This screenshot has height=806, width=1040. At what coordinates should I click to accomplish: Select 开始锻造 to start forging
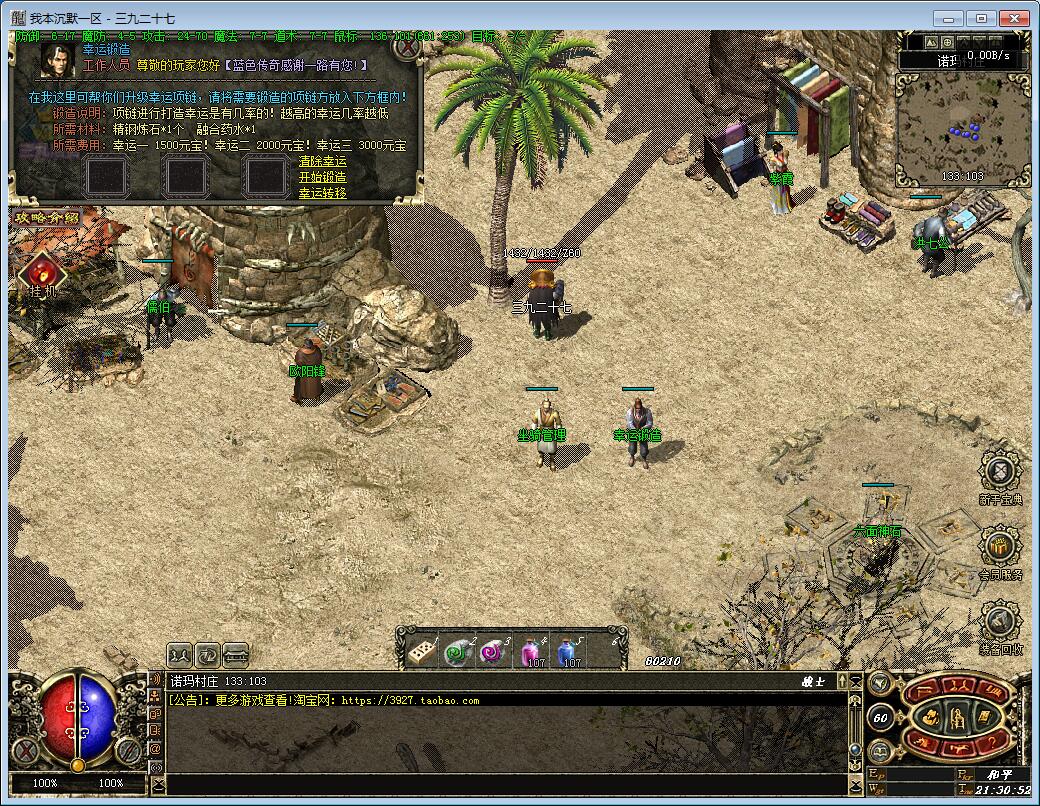[x=322, y=177]
